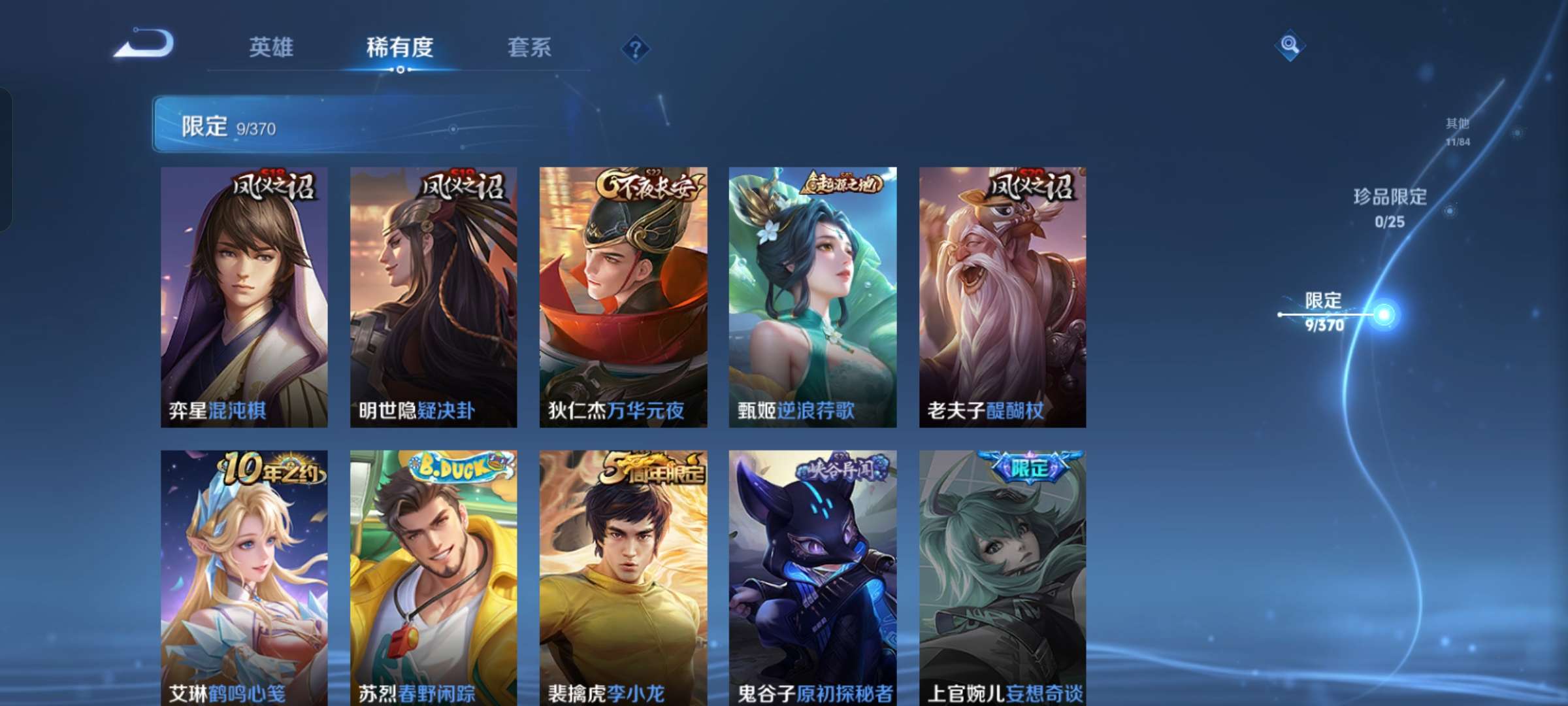The image size is (1568, 706).
Task: View the 裴擒虎李小龙 skin card
Action: coord(622,569)
